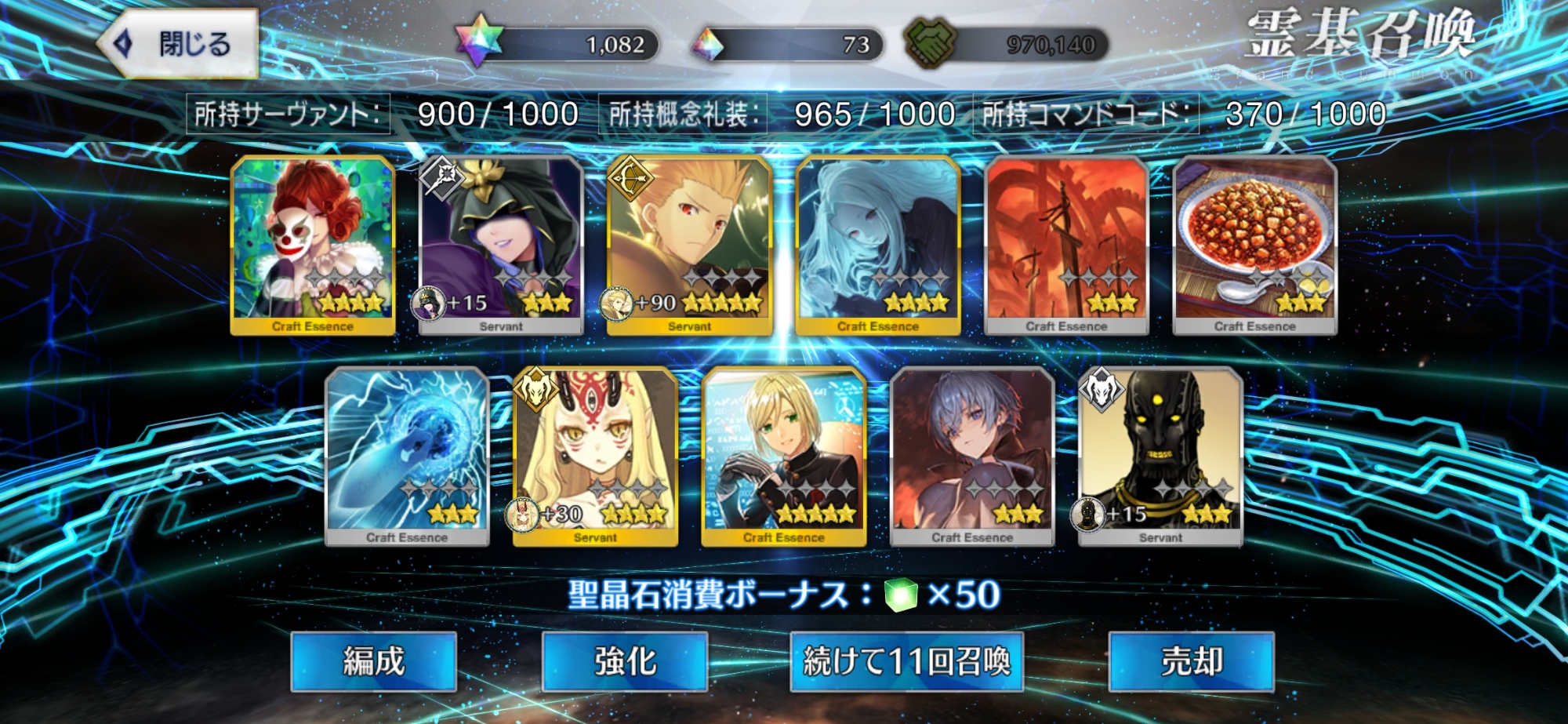This screenshot has height=724, width=1568.
Task: Go to 強化 enhancement
Action: pyautogui.click(x=625, y=661)
